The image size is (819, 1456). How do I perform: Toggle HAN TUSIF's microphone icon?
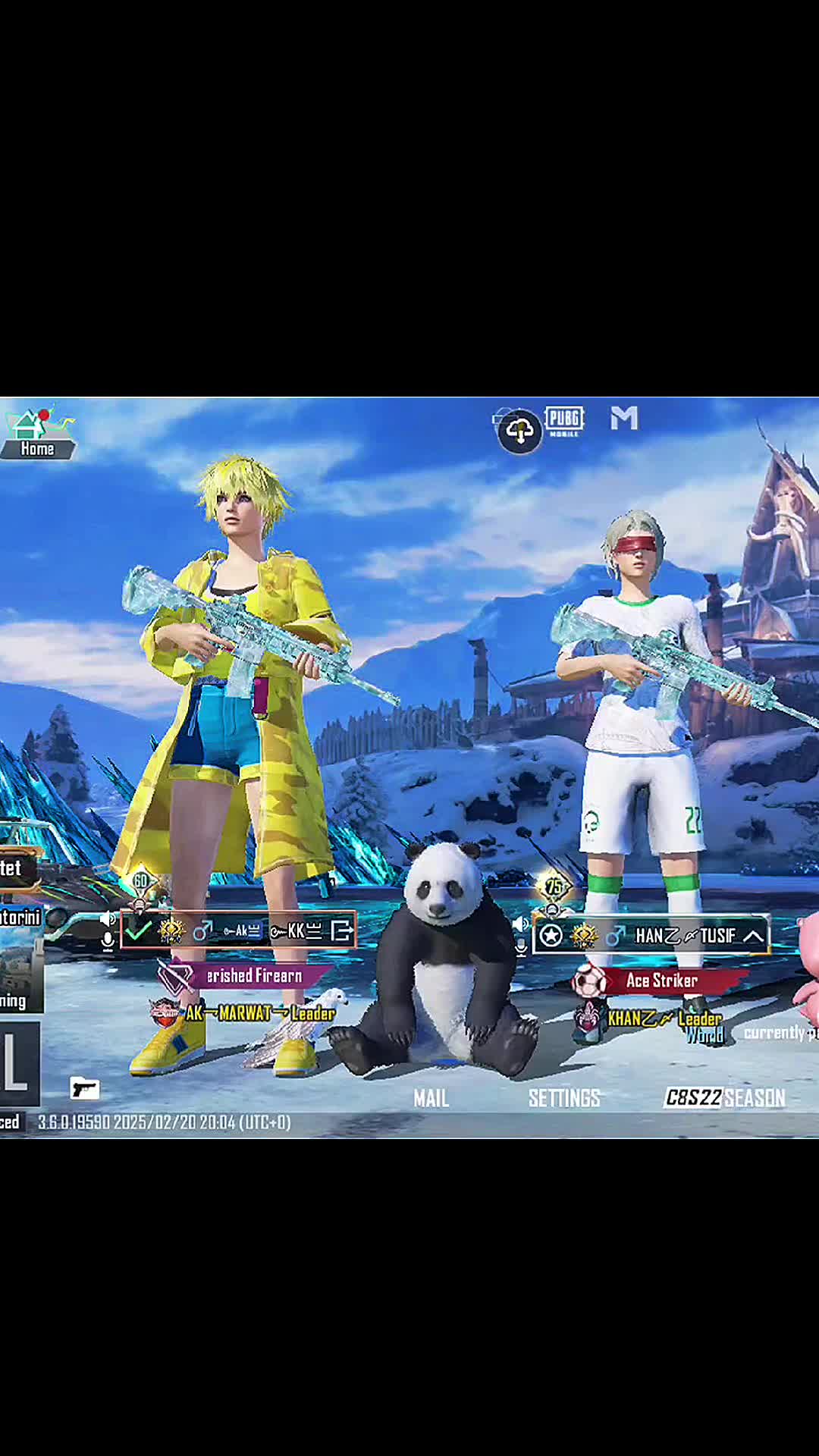(x=520, y=946)
